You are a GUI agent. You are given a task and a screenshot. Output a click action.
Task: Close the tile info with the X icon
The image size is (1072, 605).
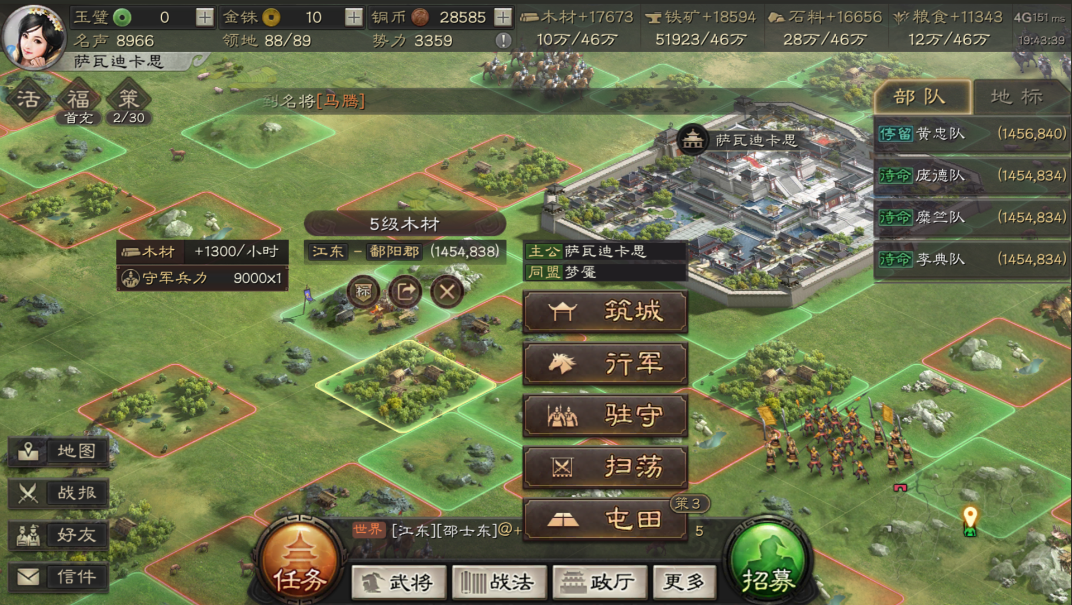tap(447, 292)
